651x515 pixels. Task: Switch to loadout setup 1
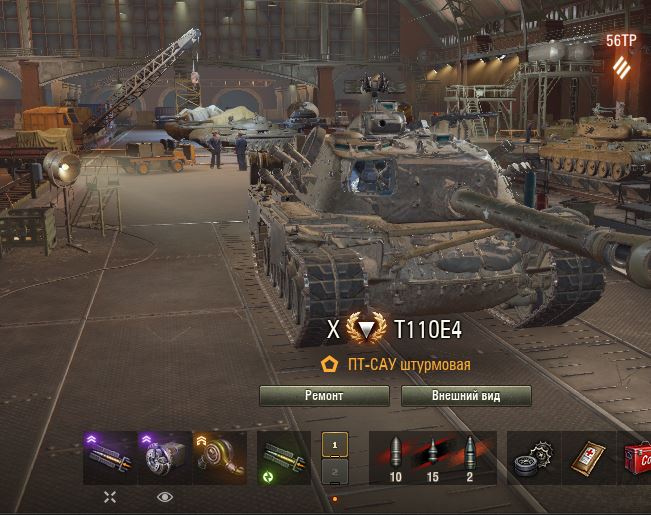[335, 444]
